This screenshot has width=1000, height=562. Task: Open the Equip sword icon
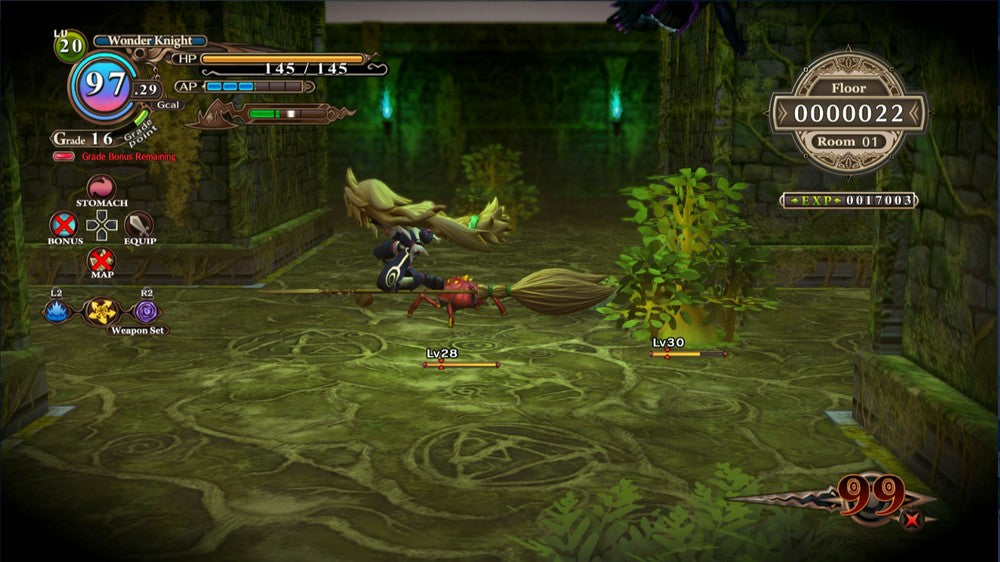tap(138, 224)
